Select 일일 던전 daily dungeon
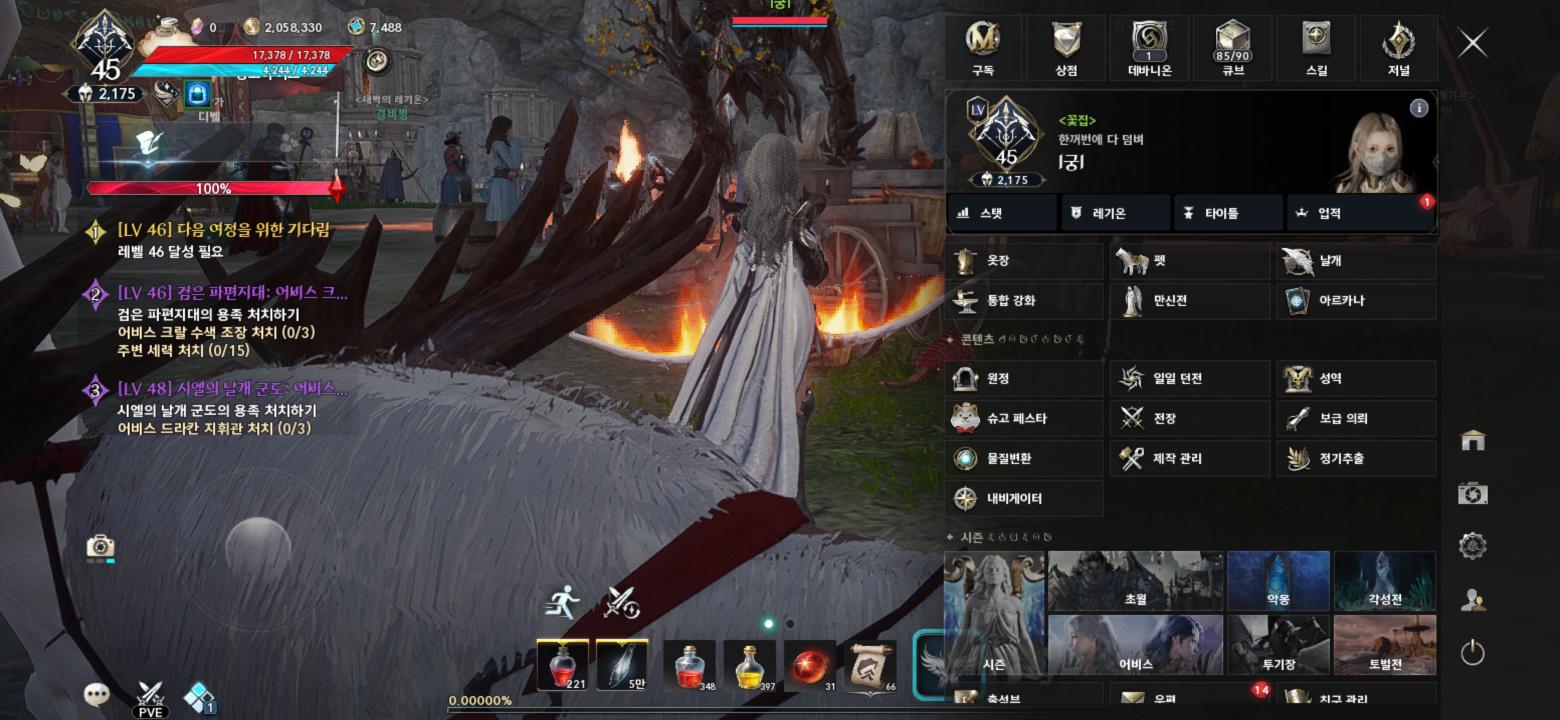This screenshot has height=720, width=1560. pos(1190,379)
